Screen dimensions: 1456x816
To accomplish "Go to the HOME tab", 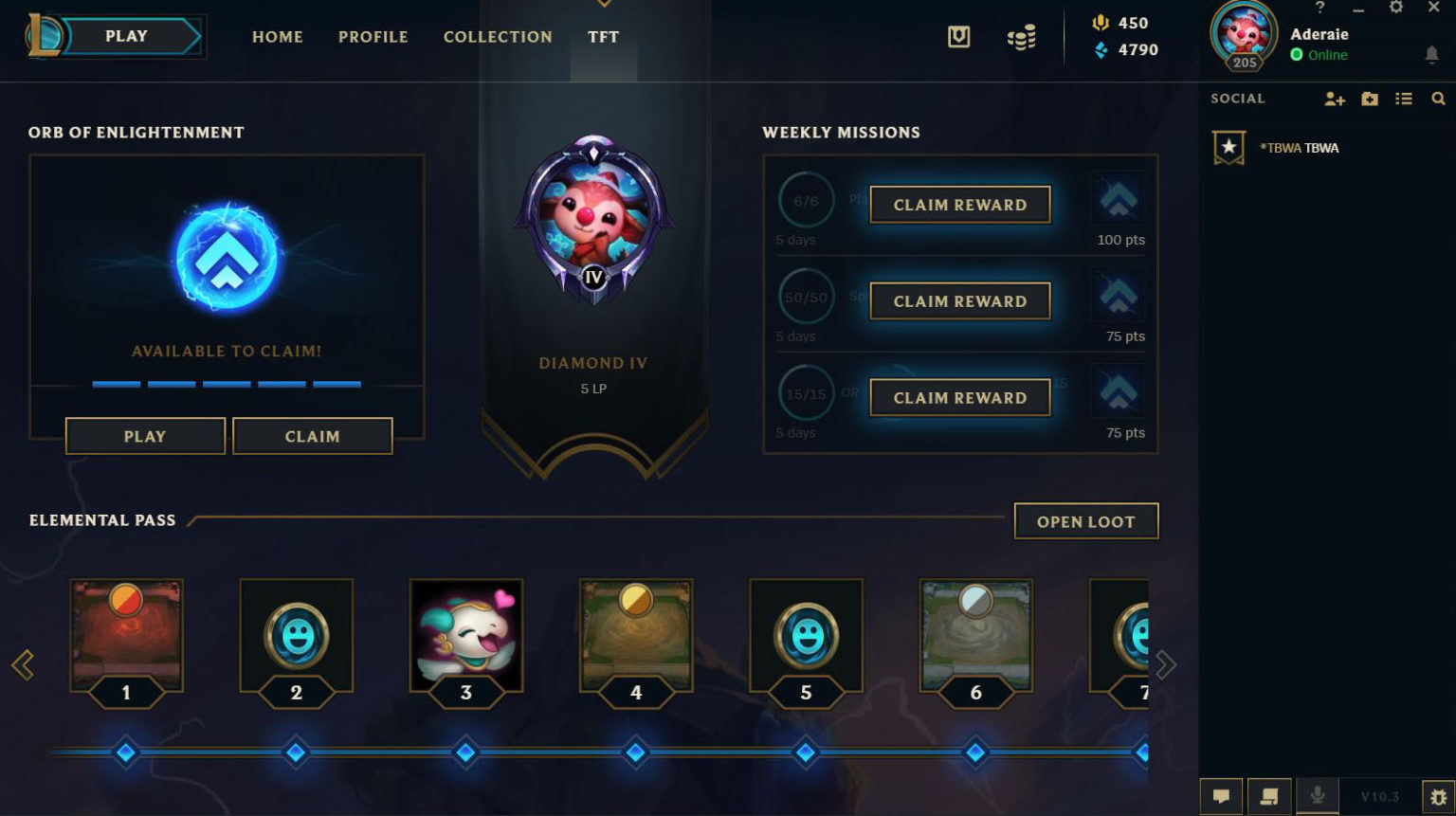I will coord(278,37).
